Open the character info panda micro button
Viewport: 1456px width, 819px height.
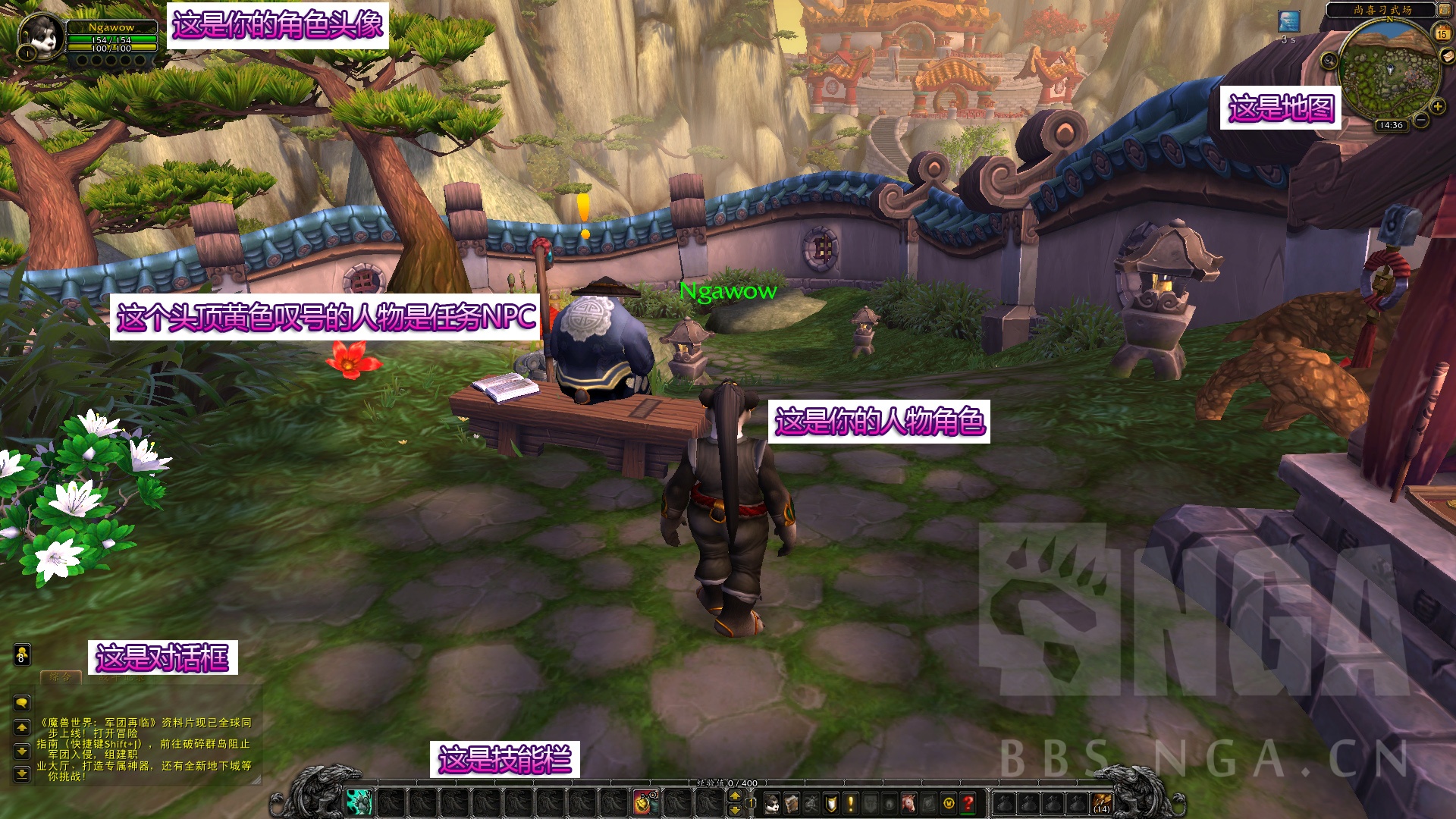pos(772,802)
